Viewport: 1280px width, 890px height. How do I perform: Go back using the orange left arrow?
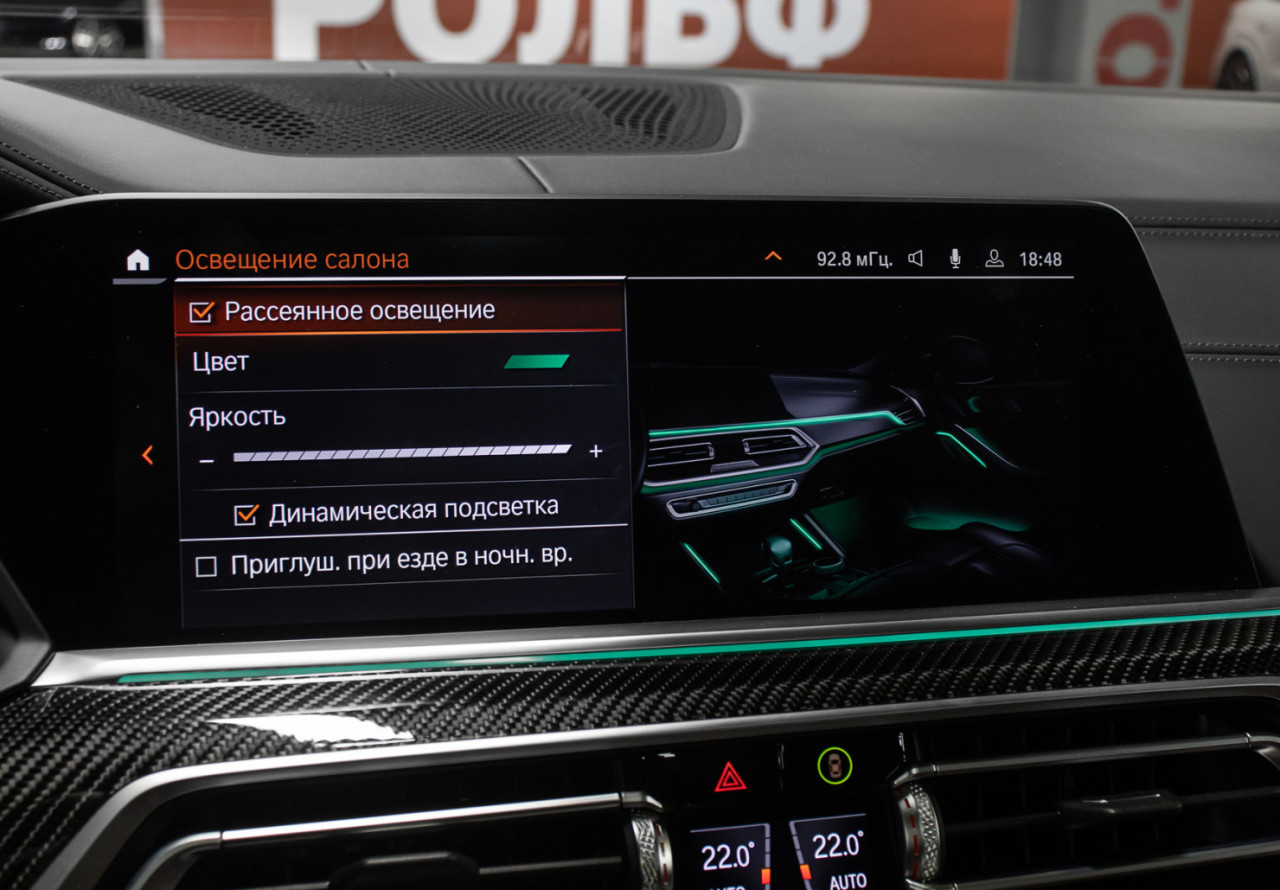pyautogui.click(x=148, y=455)
